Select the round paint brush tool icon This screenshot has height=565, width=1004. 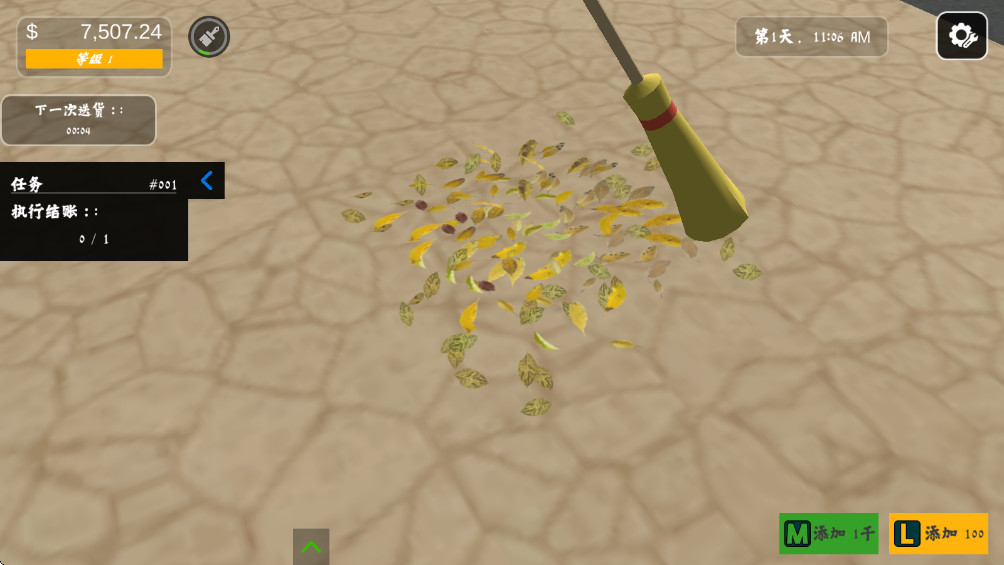point(209,37)
